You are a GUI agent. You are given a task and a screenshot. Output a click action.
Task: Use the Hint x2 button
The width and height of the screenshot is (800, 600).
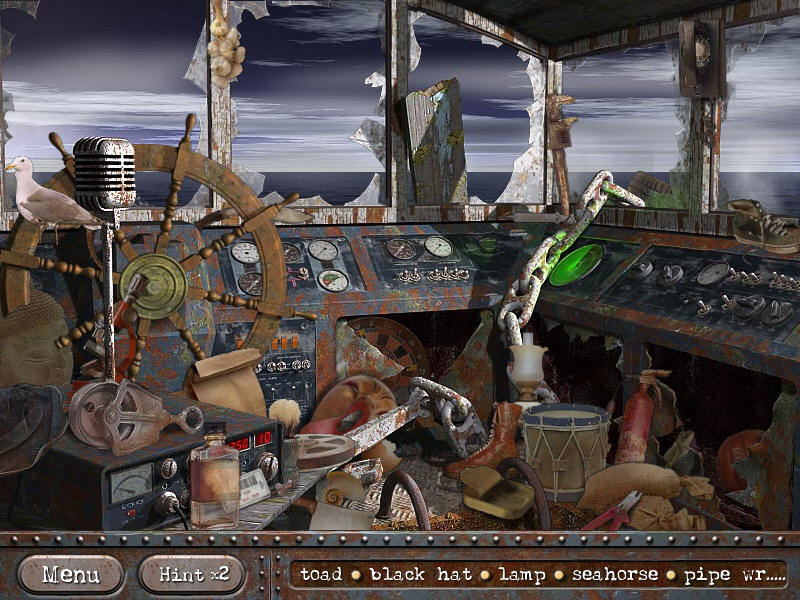[192, 574]
